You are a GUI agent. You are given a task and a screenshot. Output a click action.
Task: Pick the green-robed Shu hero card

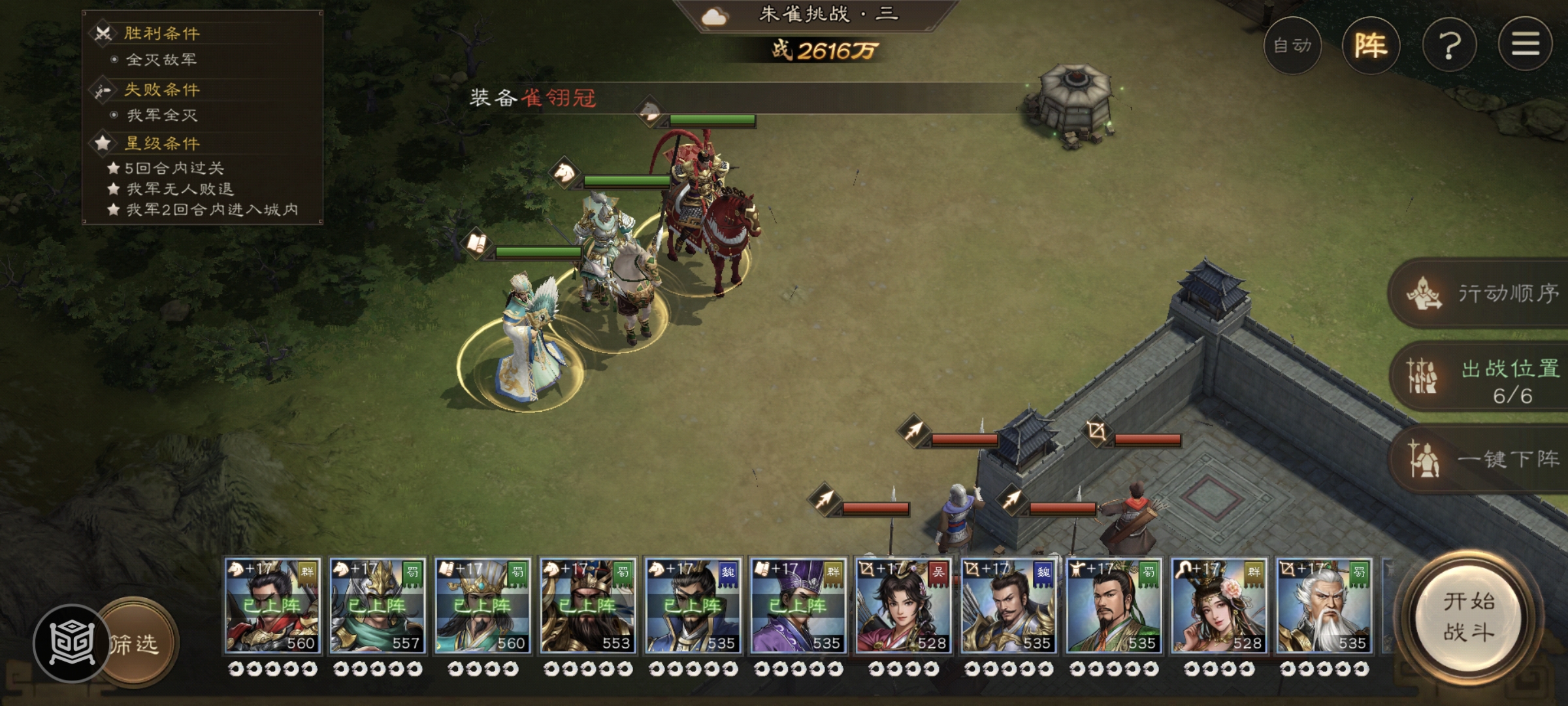(1113, 606)
